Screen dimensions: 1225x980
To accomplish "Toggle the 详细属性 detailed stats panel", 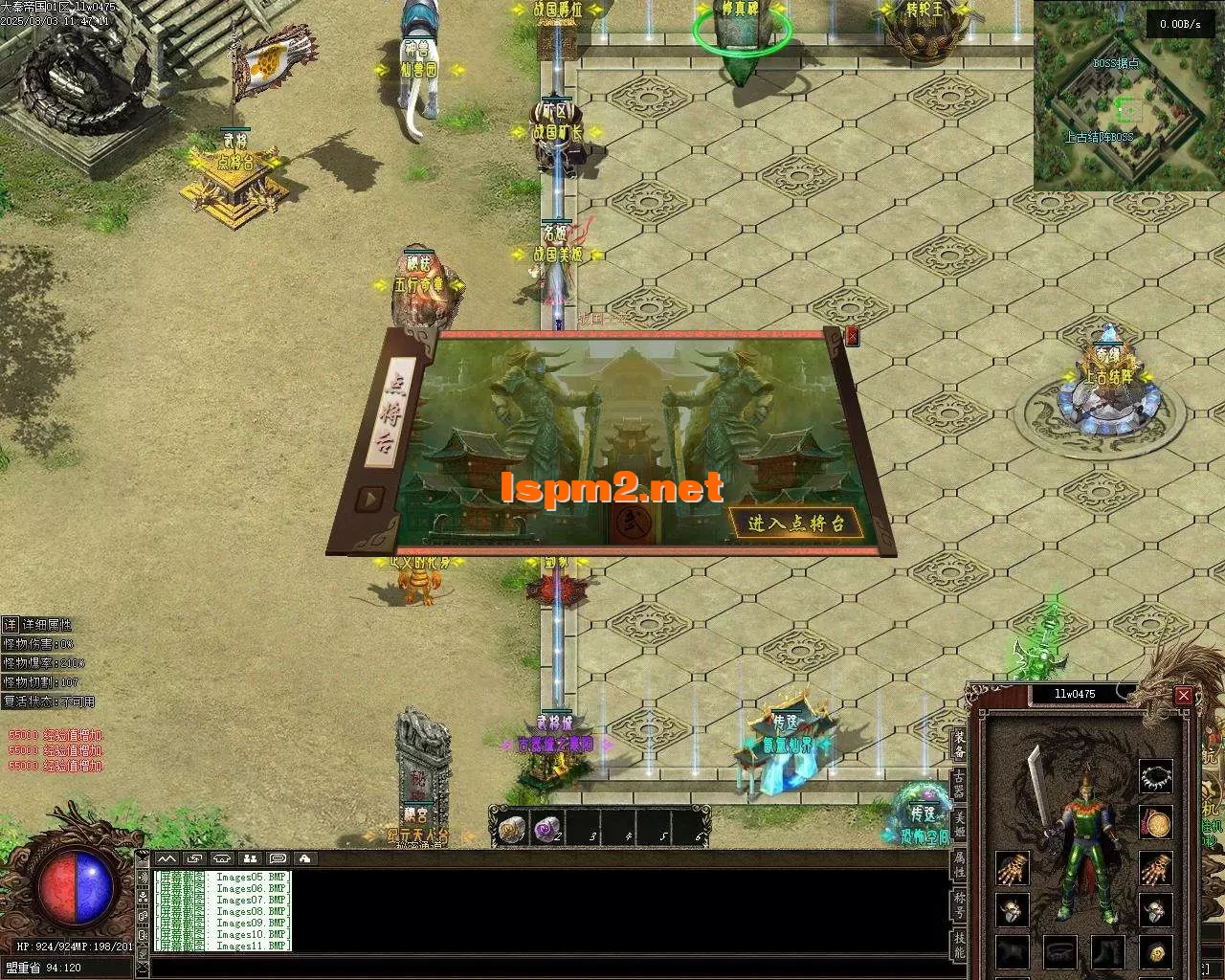I will coord(10,624).
